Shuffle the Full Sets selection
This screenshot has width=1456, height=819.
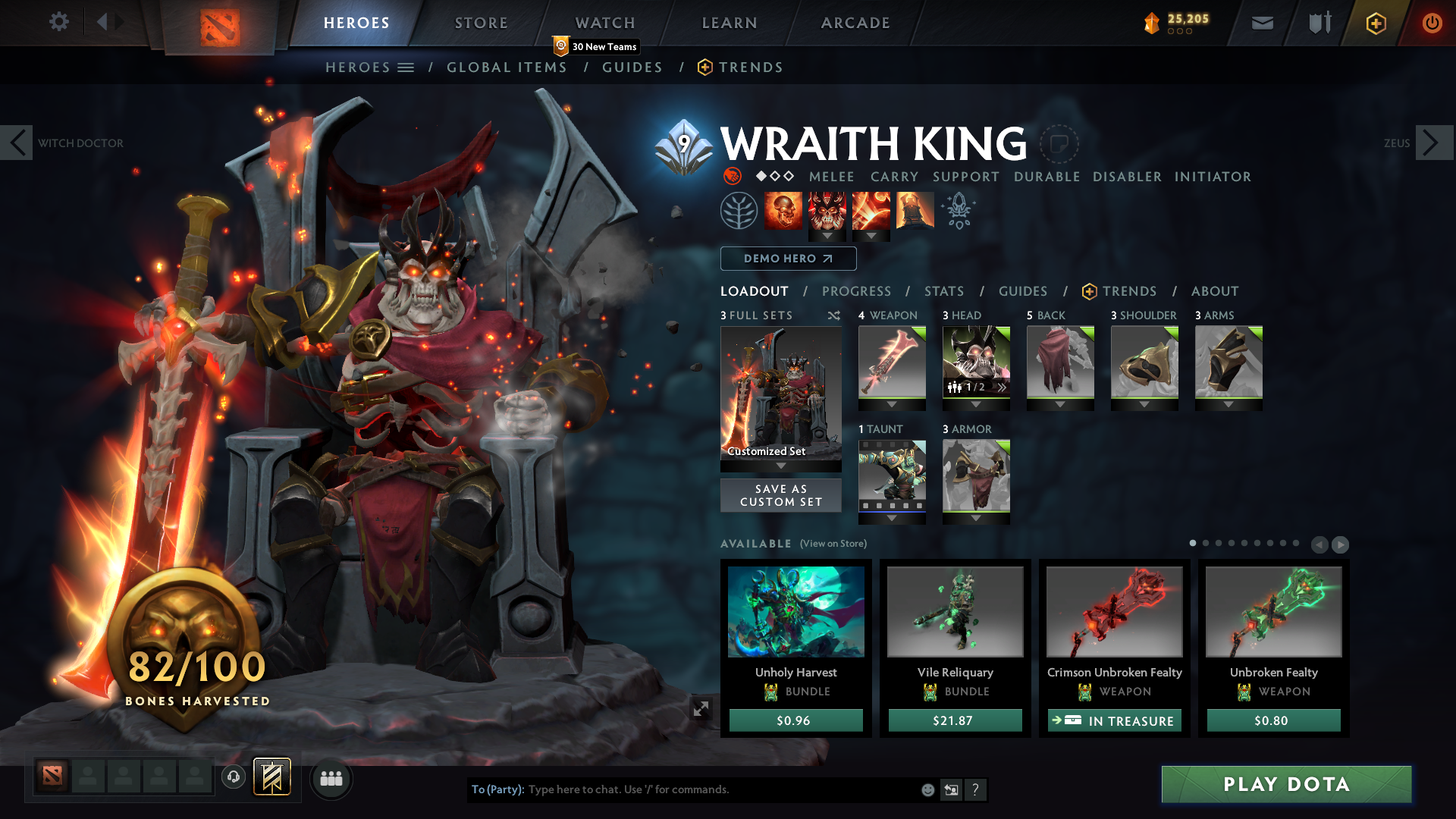(833, 315)
